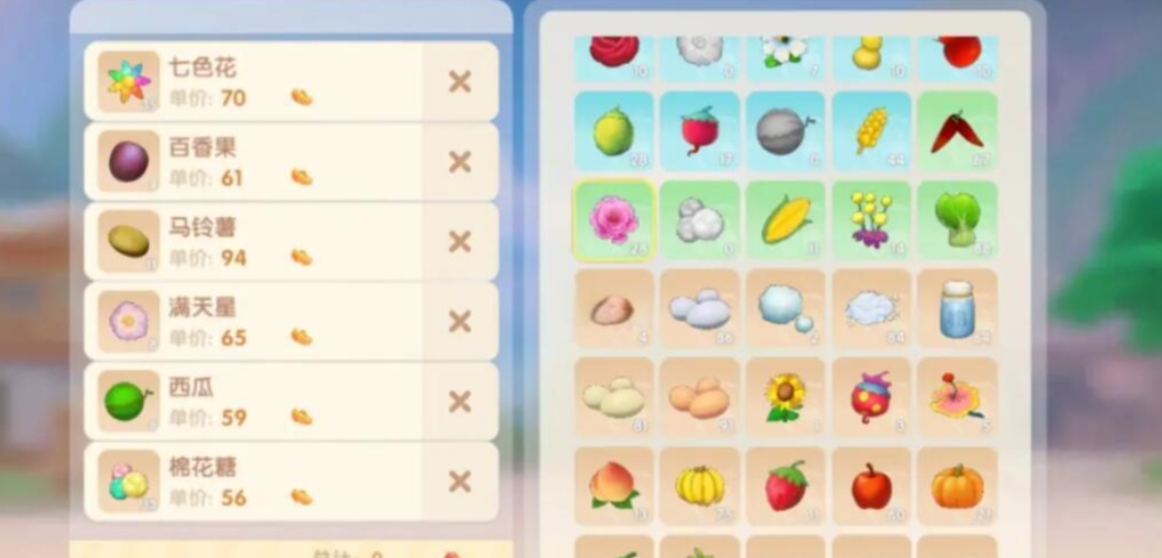Remove 西瓜 from the sell list
The height and width of the screenshot is (558, 1162).
(459, 402)
